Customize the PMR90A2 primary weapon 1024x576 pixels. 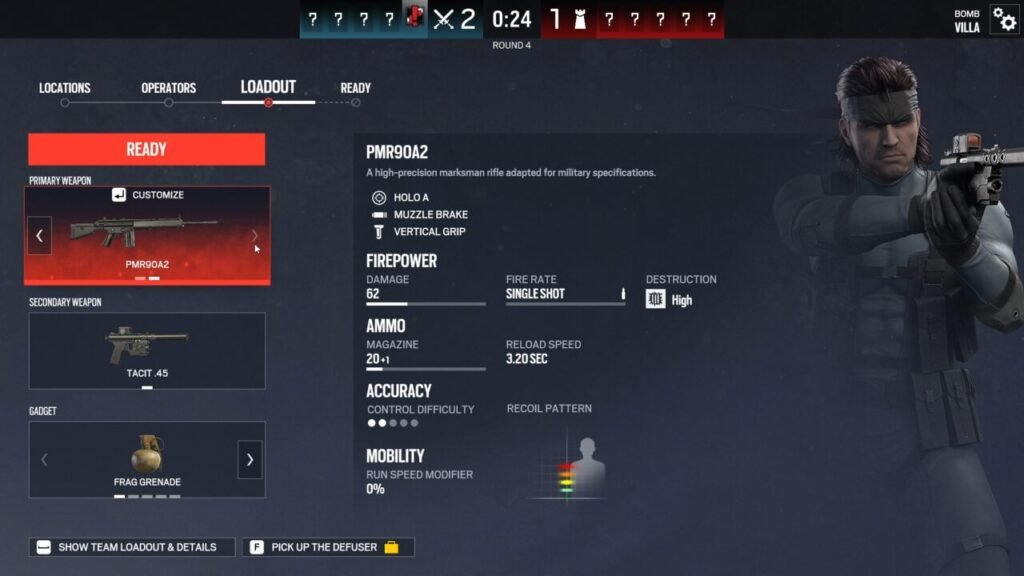[148, 195]
